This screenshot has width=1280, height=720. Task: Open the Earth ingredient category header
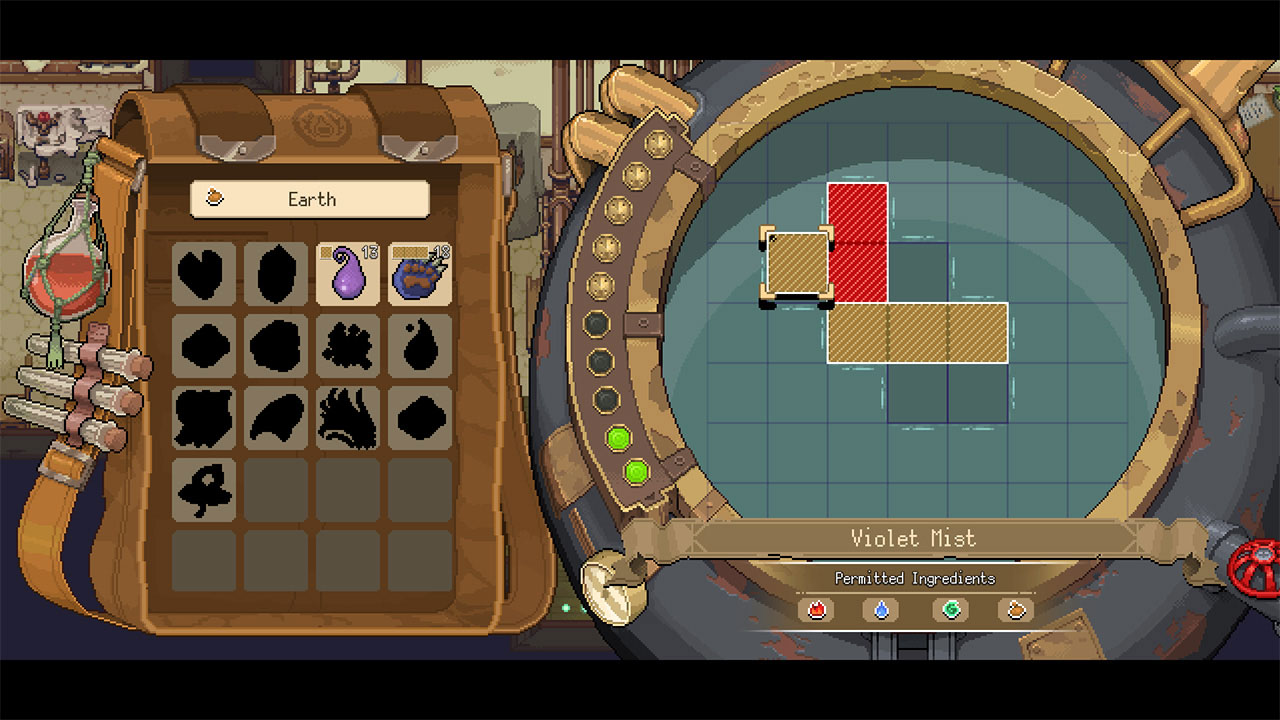click(311, 199)
